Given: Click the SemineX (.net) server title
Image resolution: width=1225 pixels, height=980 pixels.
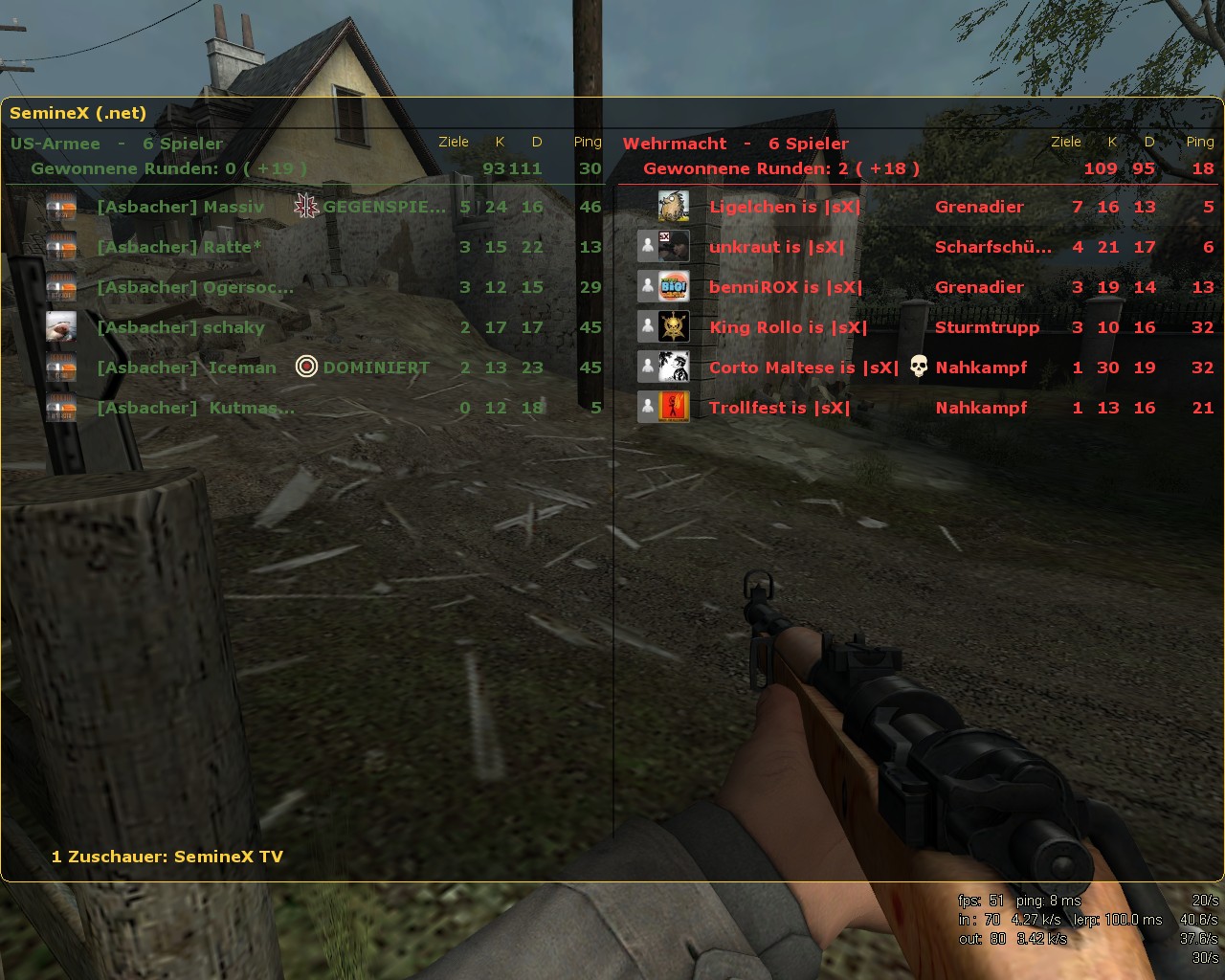Looking at the screenshot, I should 78,112.
